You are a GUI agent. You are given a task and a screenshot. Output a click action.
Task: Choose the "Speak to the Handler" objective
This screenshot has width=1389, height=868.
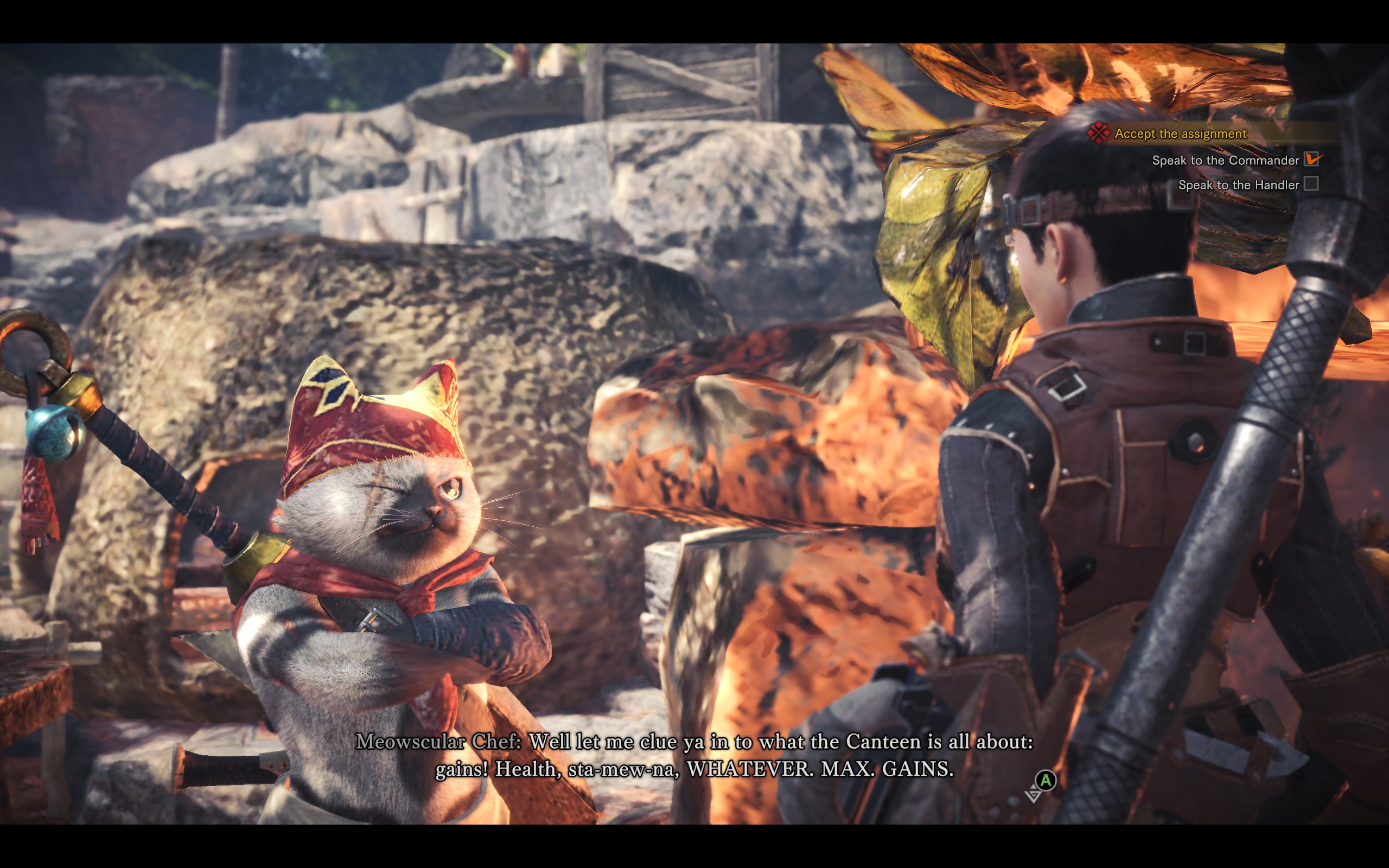[1238, 185]
